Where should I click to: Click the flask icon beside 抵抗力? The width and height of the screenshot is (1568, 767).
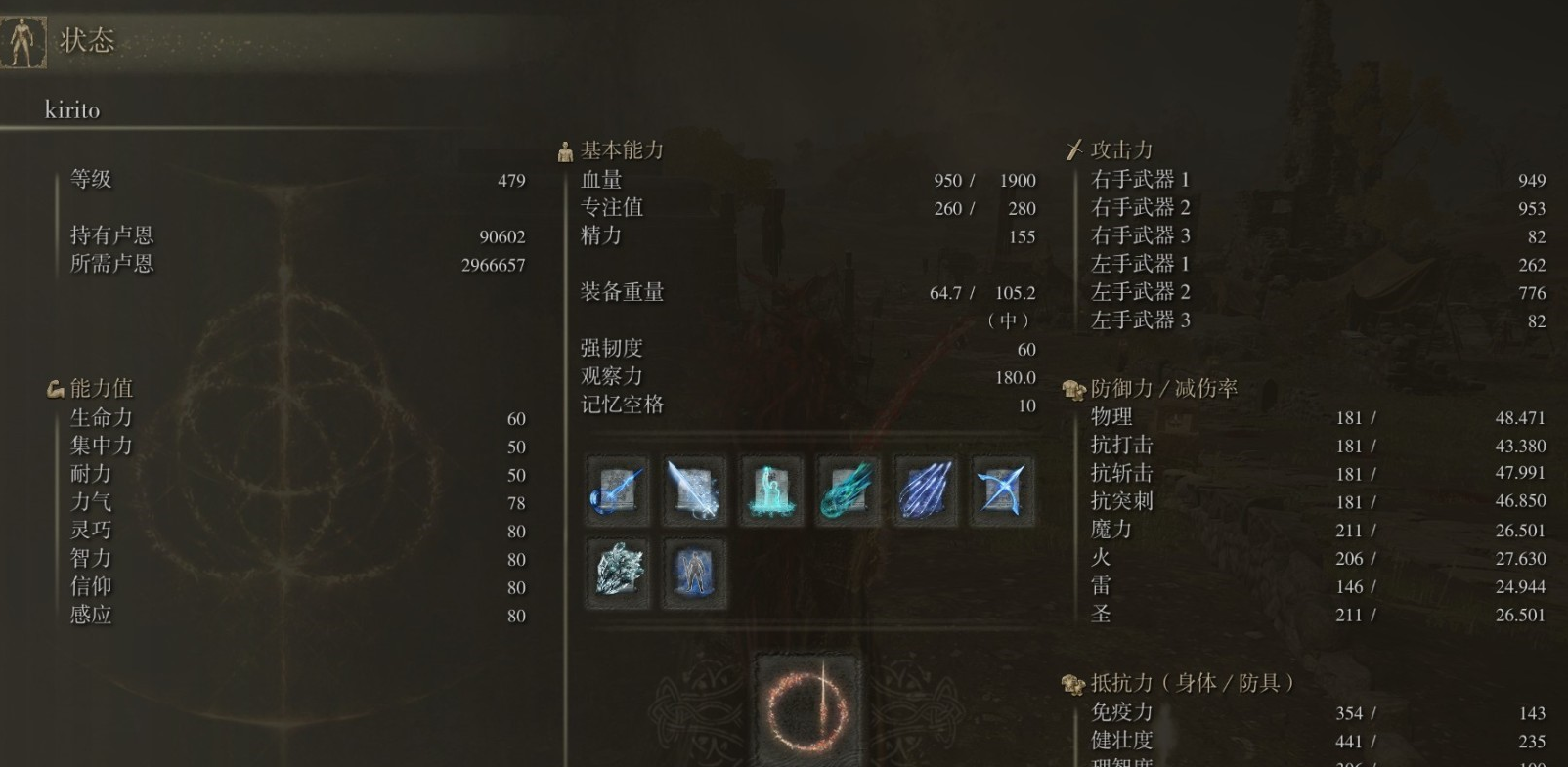click(1073, 682)
